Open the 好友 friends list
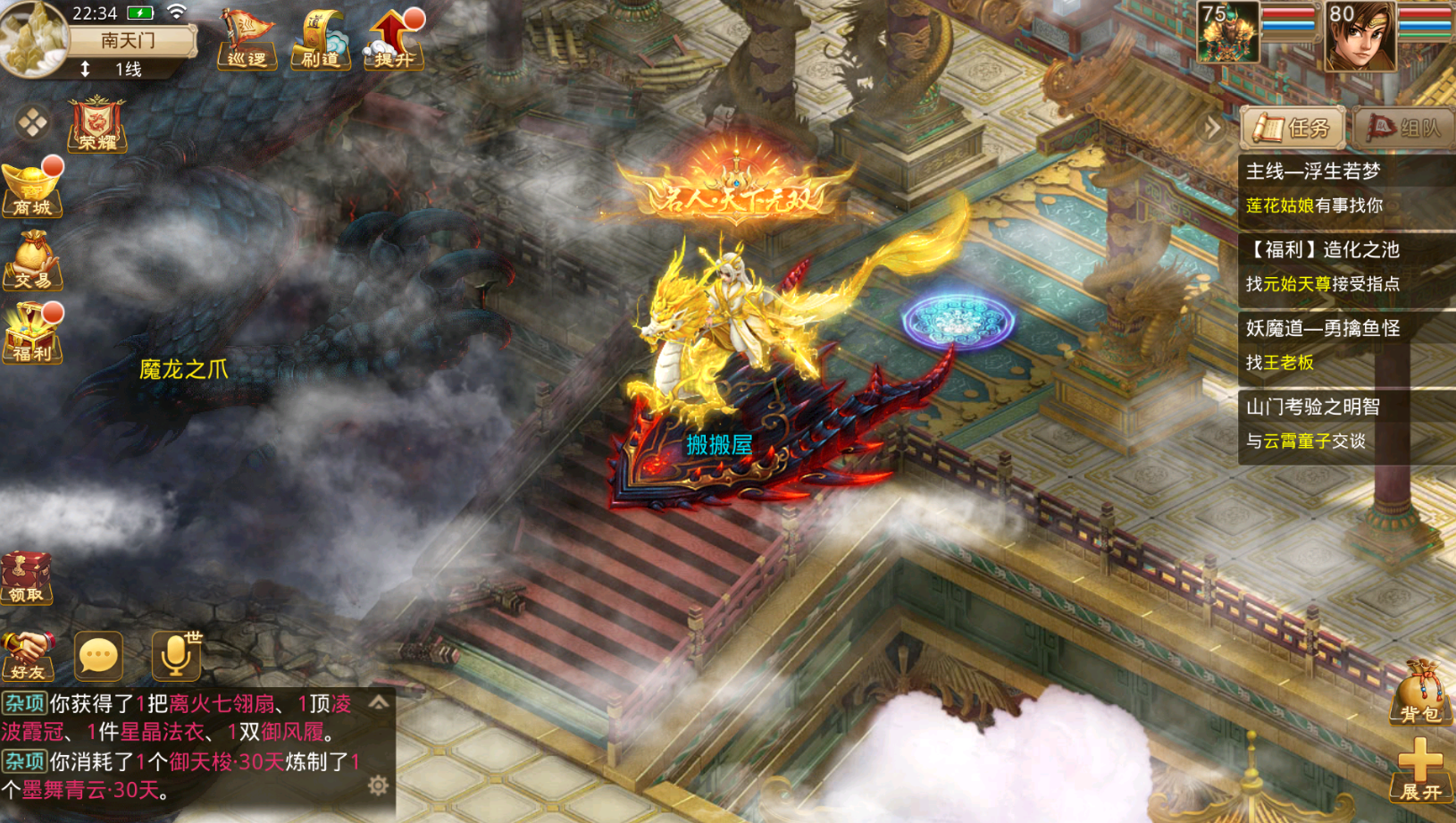 [x=27, y=655]
